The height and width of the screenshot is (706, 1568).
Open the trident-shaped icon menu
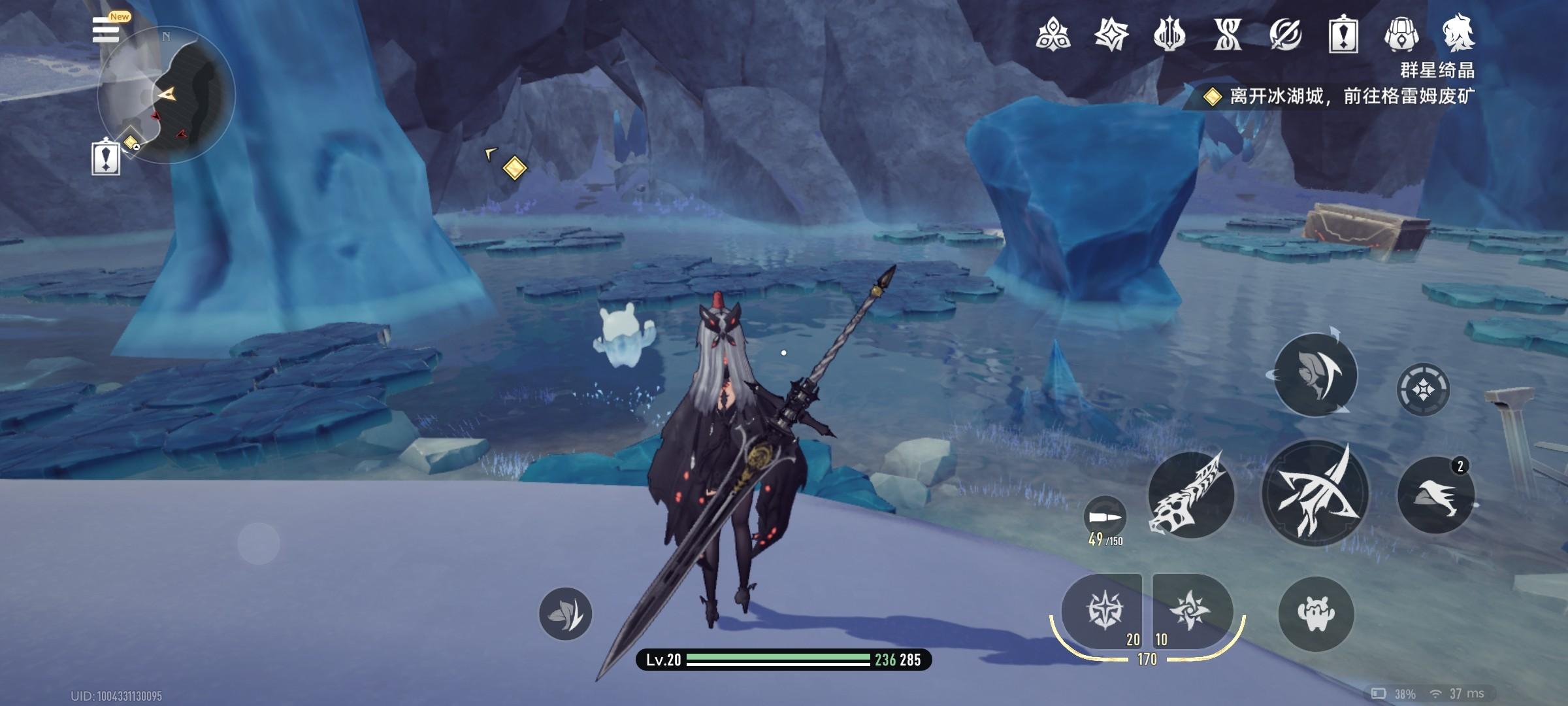click(1169, 34)
